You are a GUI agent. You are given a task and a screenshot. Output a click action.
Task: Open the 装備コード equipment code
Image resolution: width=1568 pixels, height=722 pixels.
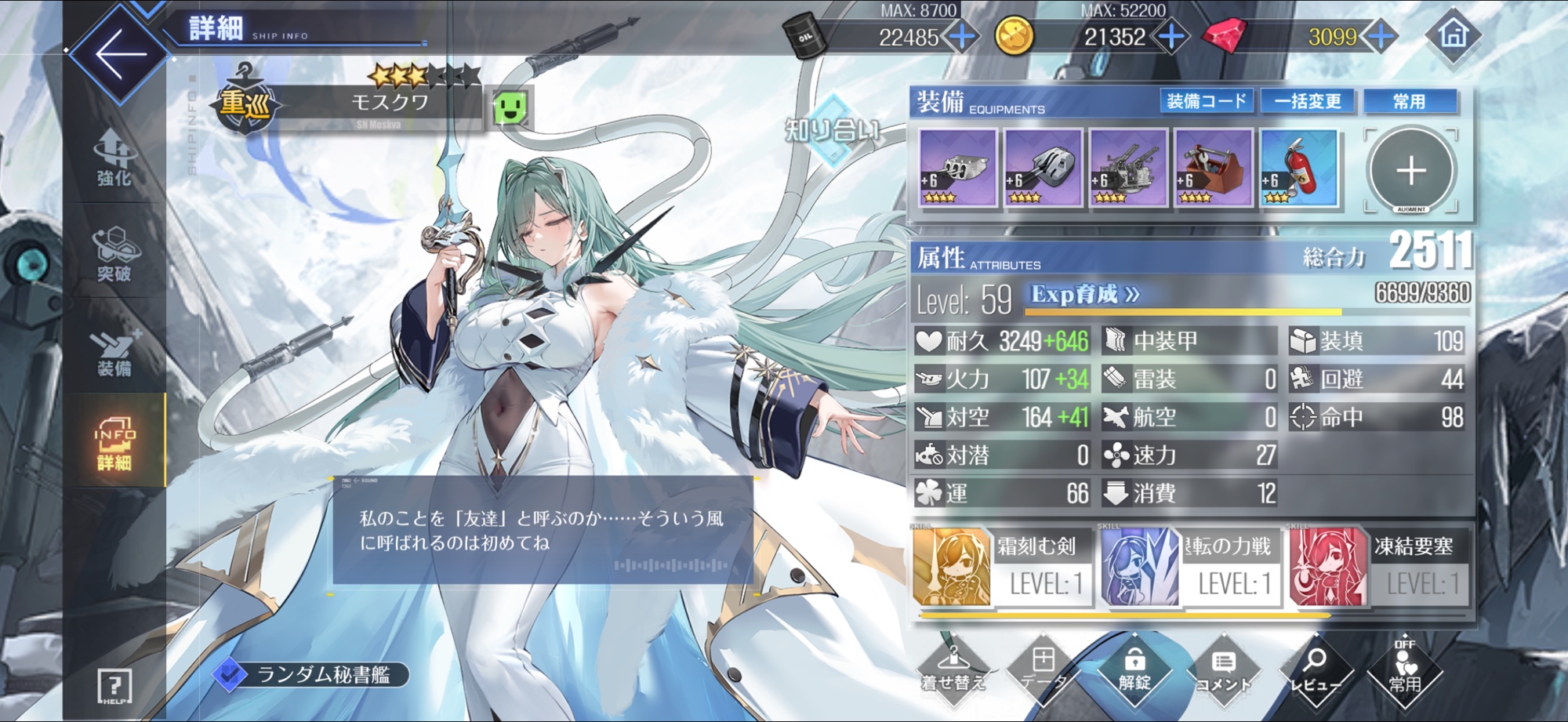(1206, 101)
